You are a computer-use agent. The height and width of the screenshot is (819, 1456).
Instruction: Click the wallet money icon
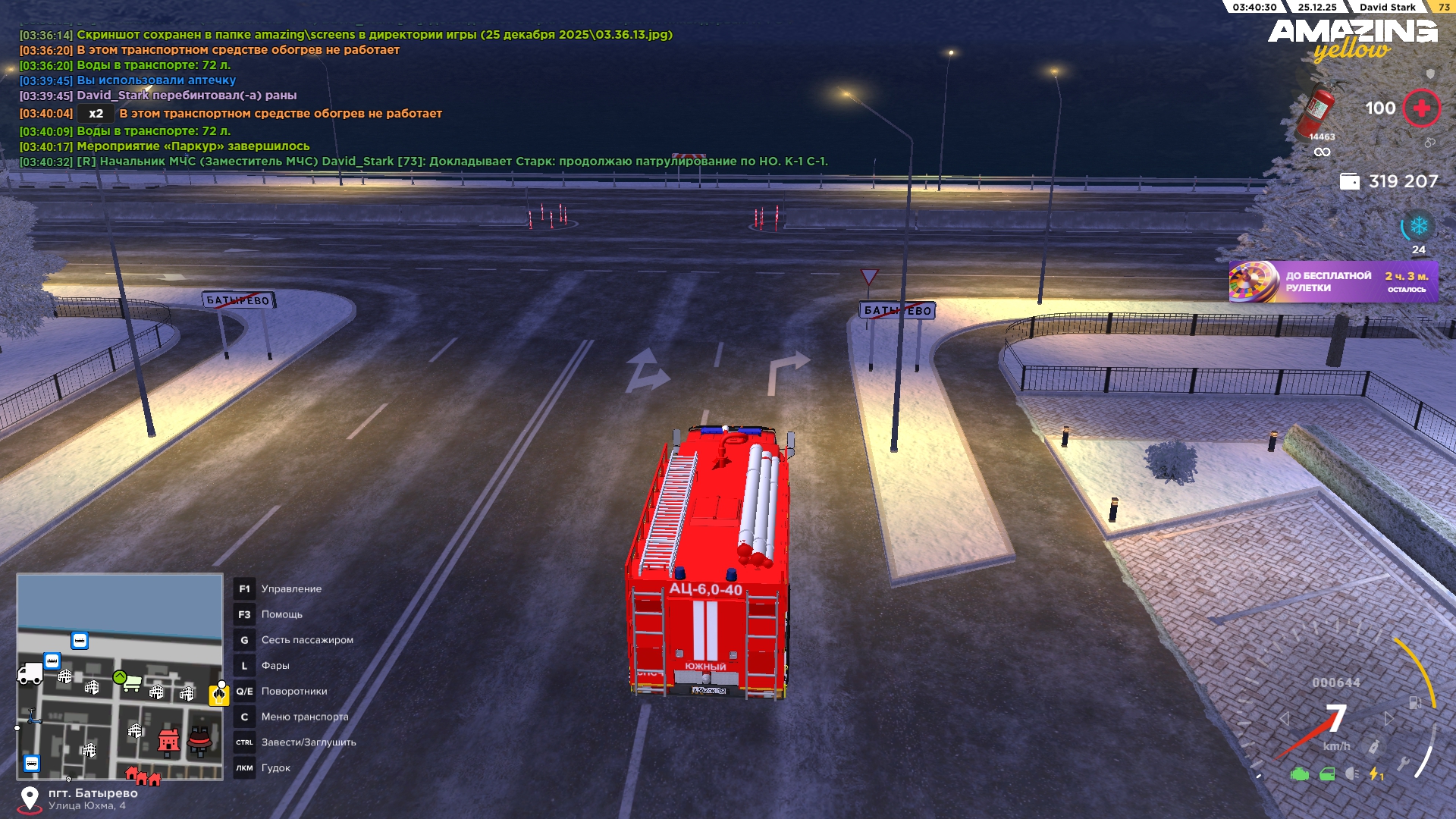tap(1349, 181)
